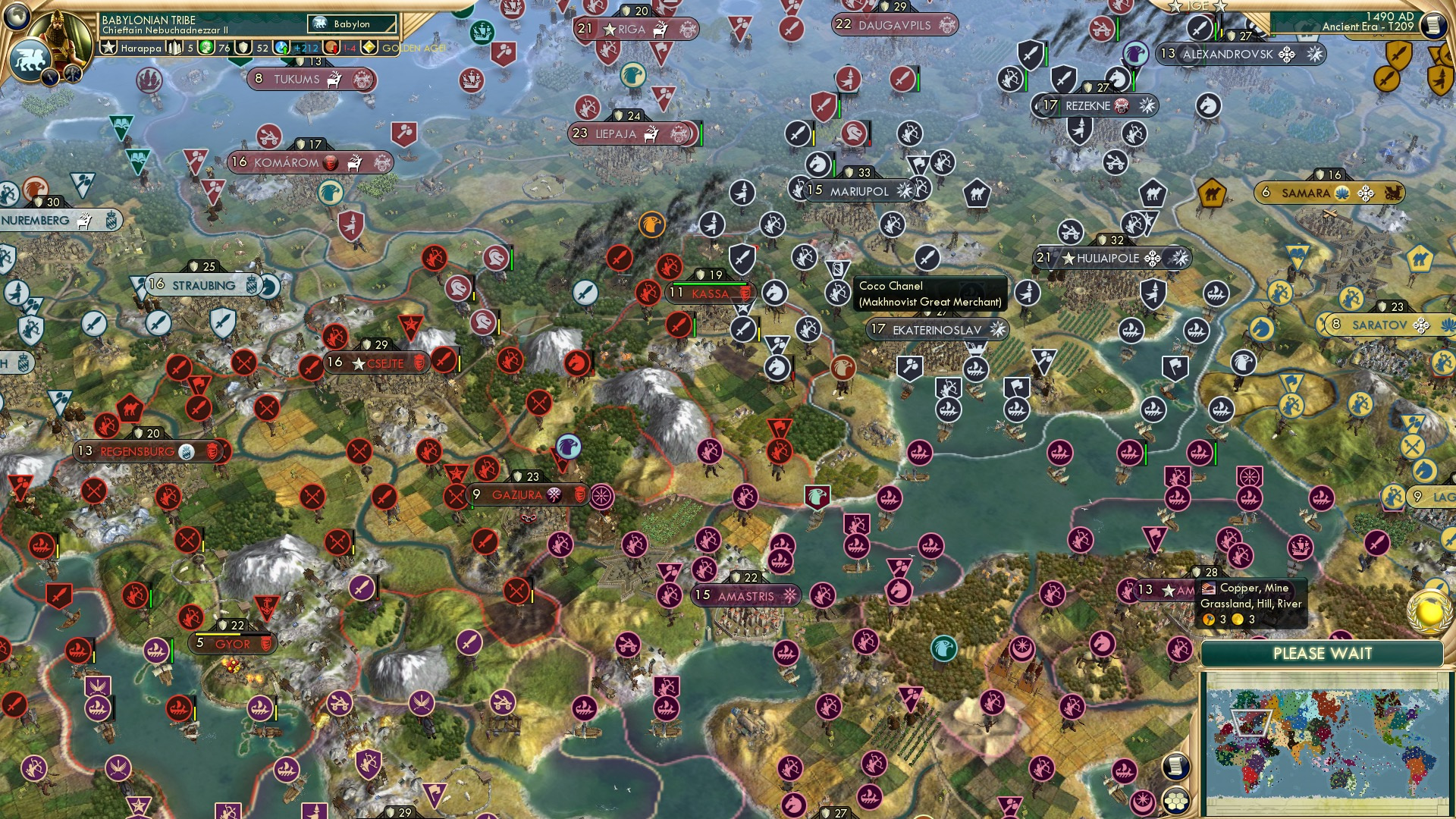The height and width of the screenshot is (819, 1456).
Task: Click the city count buildings icon showing 5
Action: pos(173,48)
